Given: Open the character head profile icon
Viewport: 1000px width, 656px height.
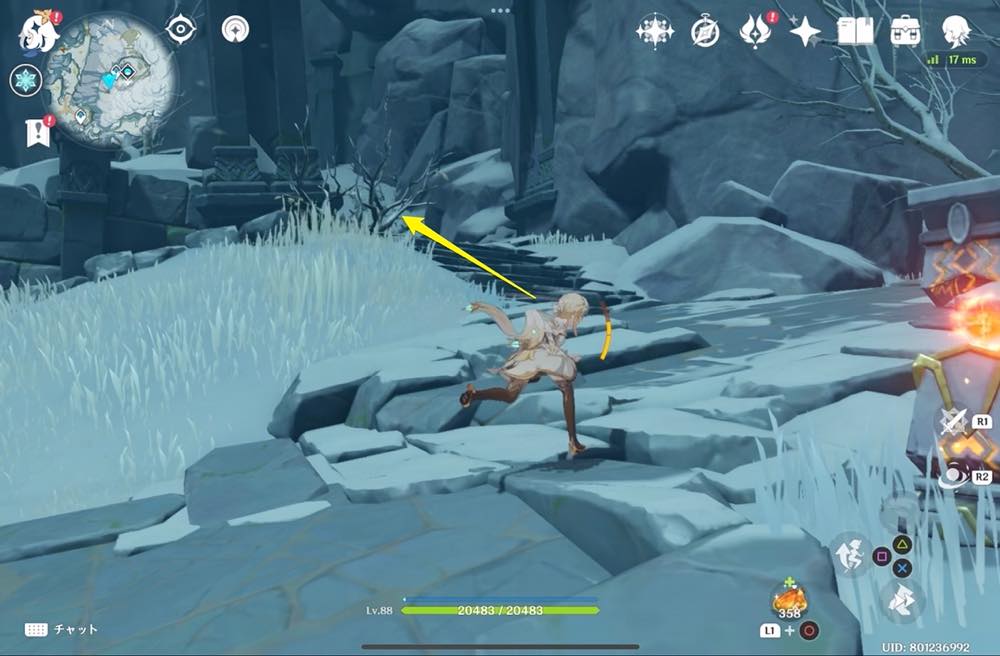Looking at the screenshot, I should [x=956, y=30].
